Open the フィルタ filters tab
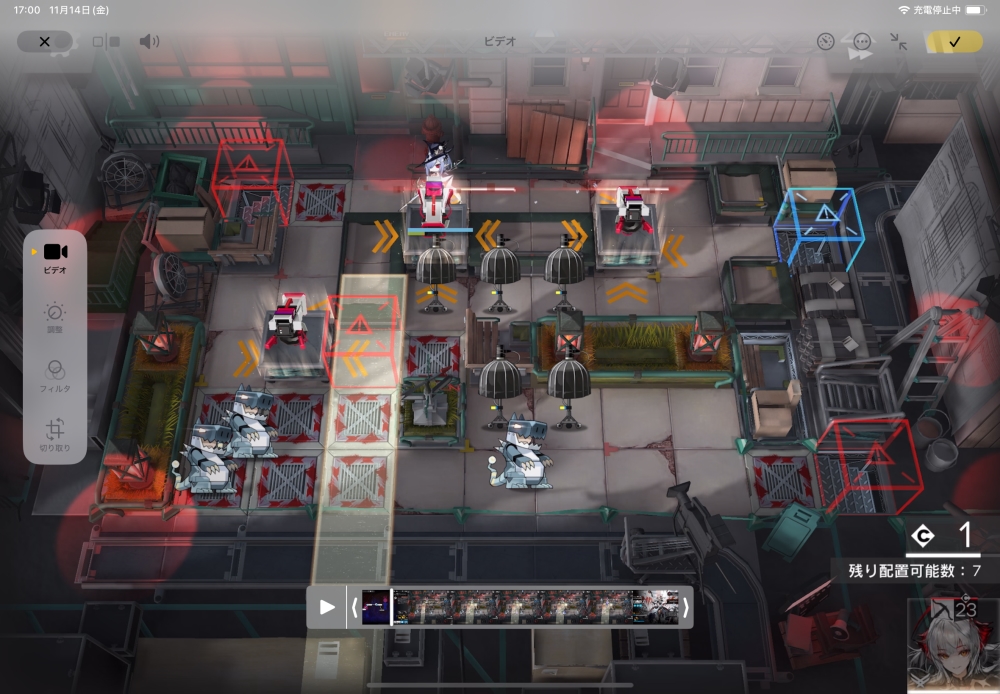 [55, 375]
